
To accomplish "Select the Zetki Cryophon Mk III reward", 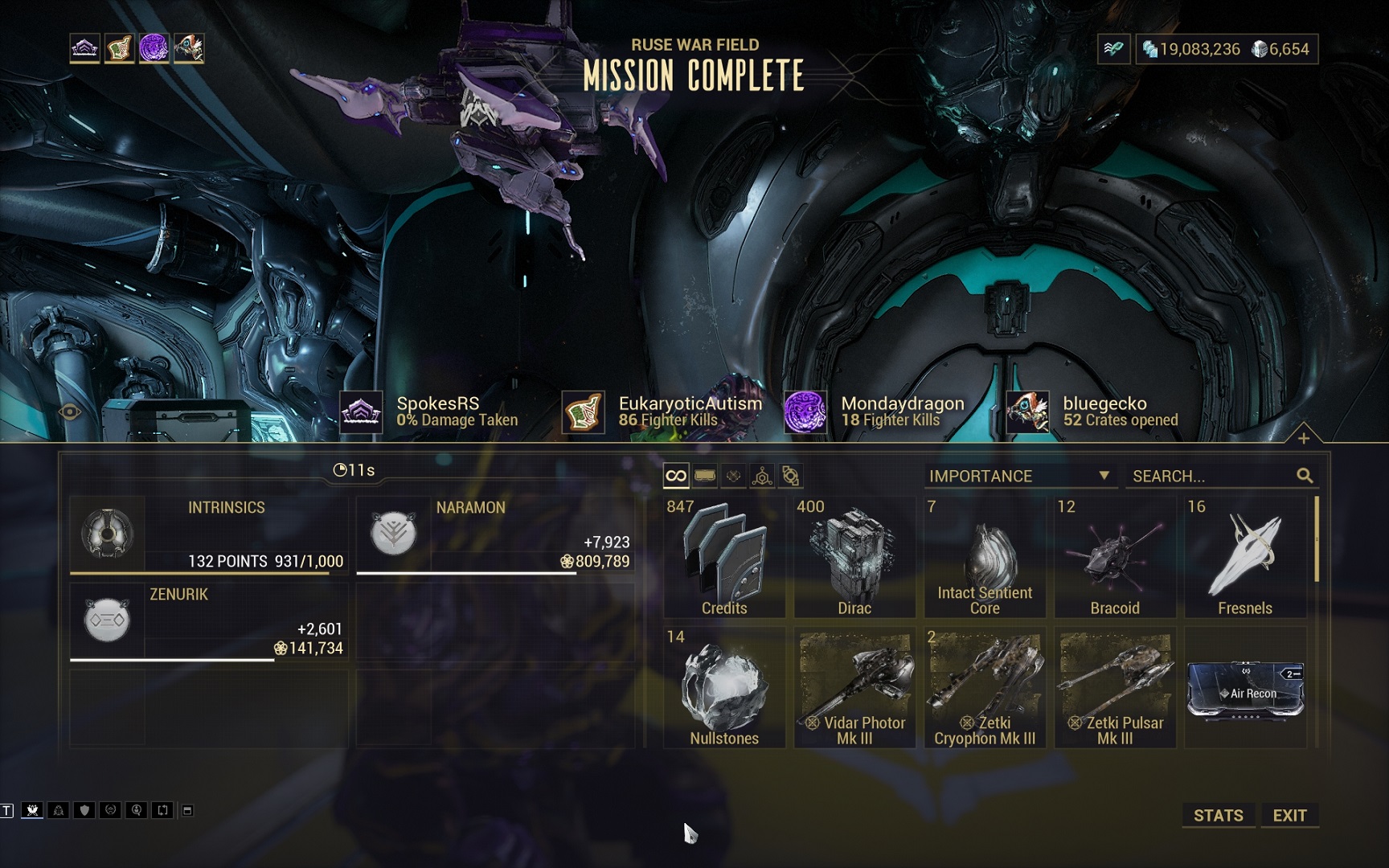I will pos(985,688).
